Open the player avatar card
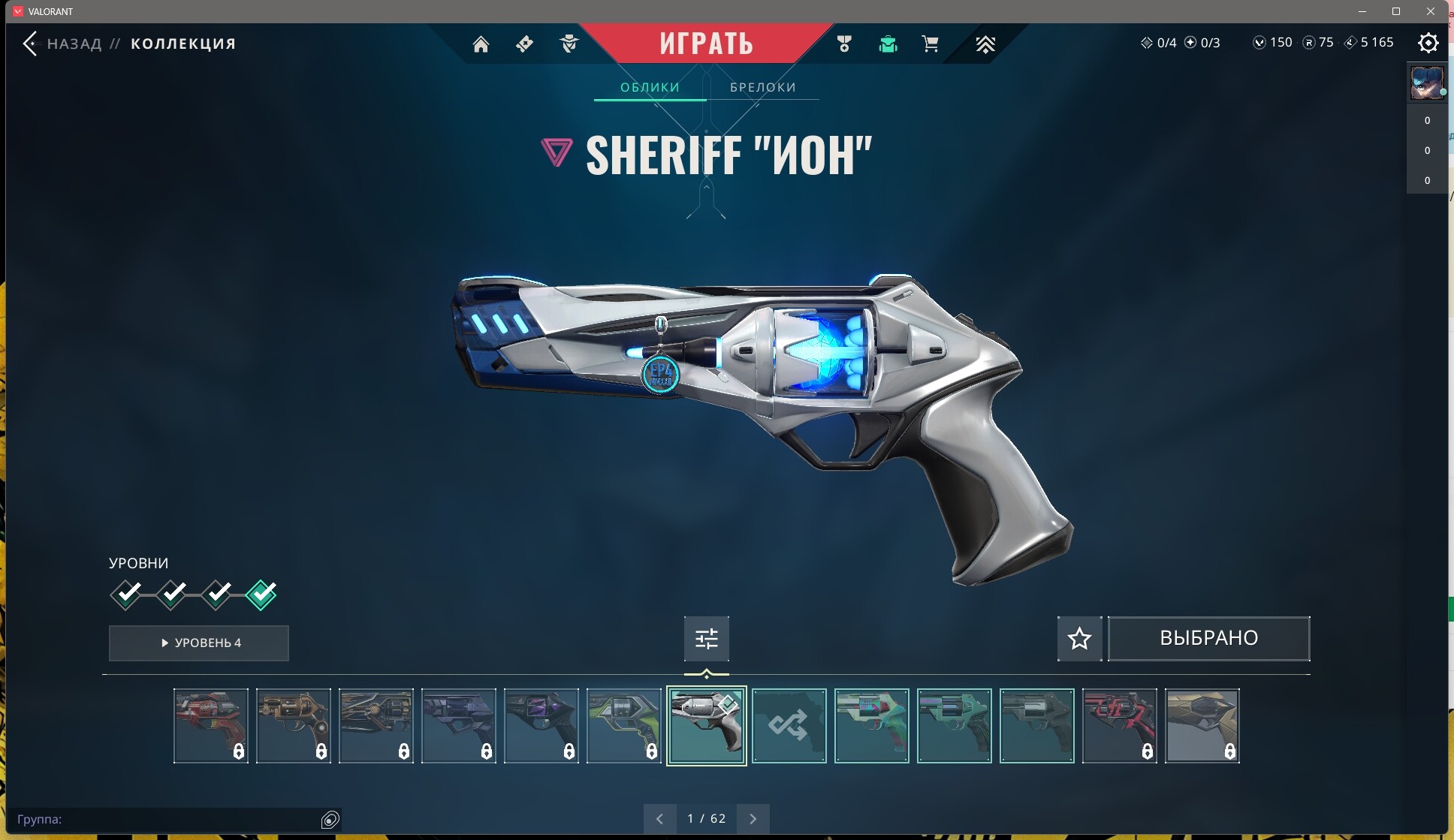 (x=1427, y=83)
